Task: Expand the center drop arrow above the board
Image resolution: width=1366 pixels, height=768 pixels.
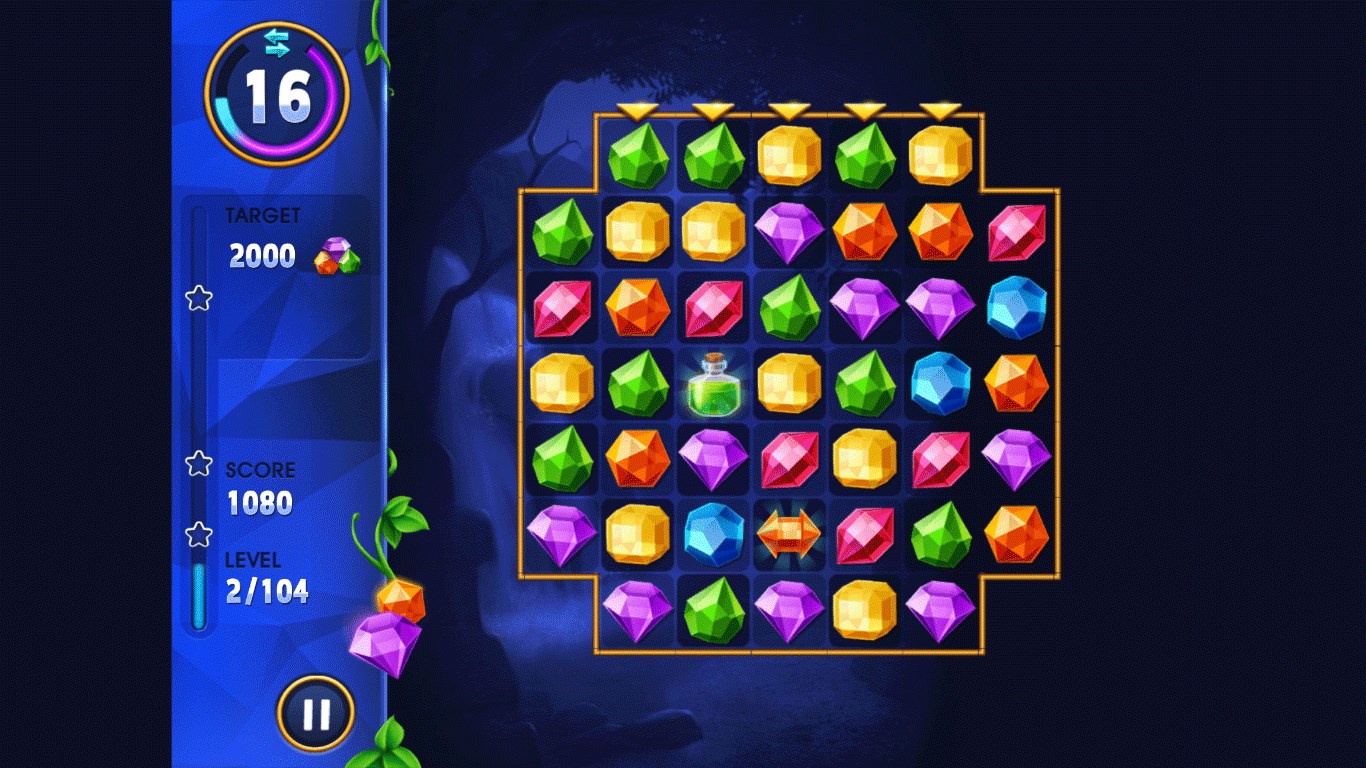Action: tap(789, 111)
